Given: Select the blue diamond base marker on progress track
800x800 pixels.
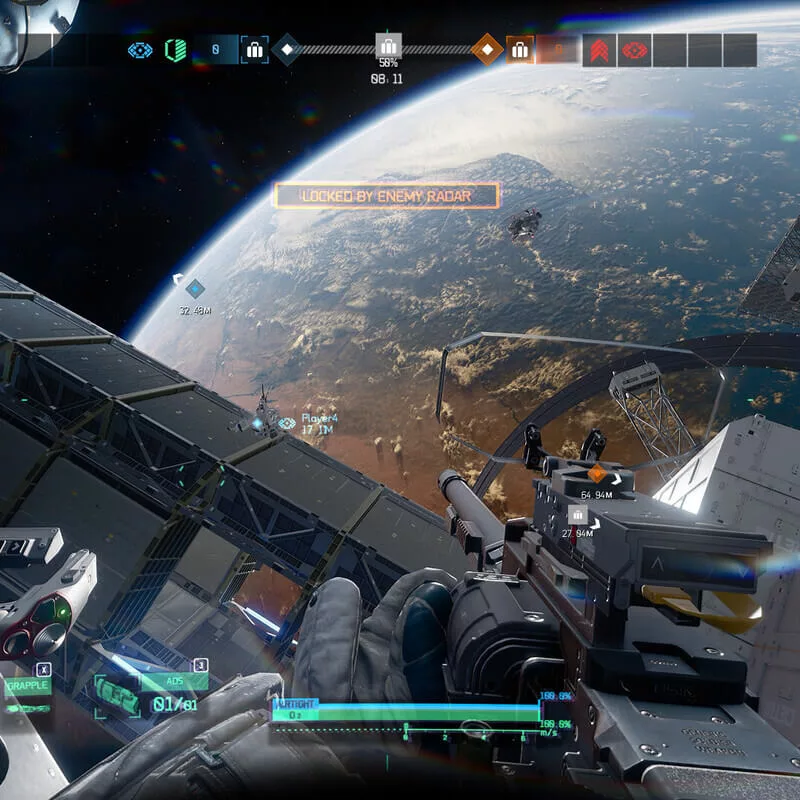Looking at the screenshot, I should tap(287, 49).
